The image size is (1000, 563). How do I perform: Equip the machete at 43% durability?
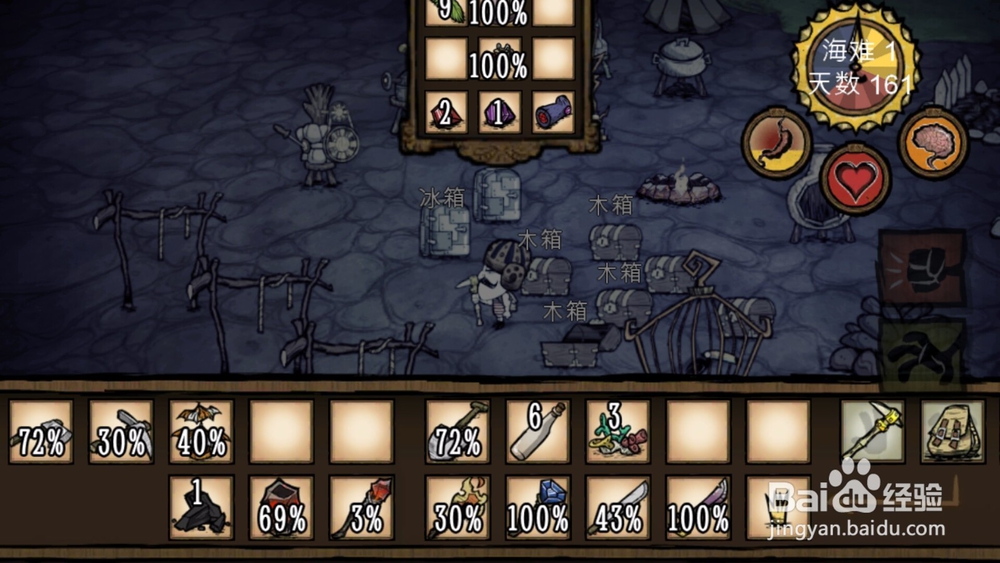617,508
